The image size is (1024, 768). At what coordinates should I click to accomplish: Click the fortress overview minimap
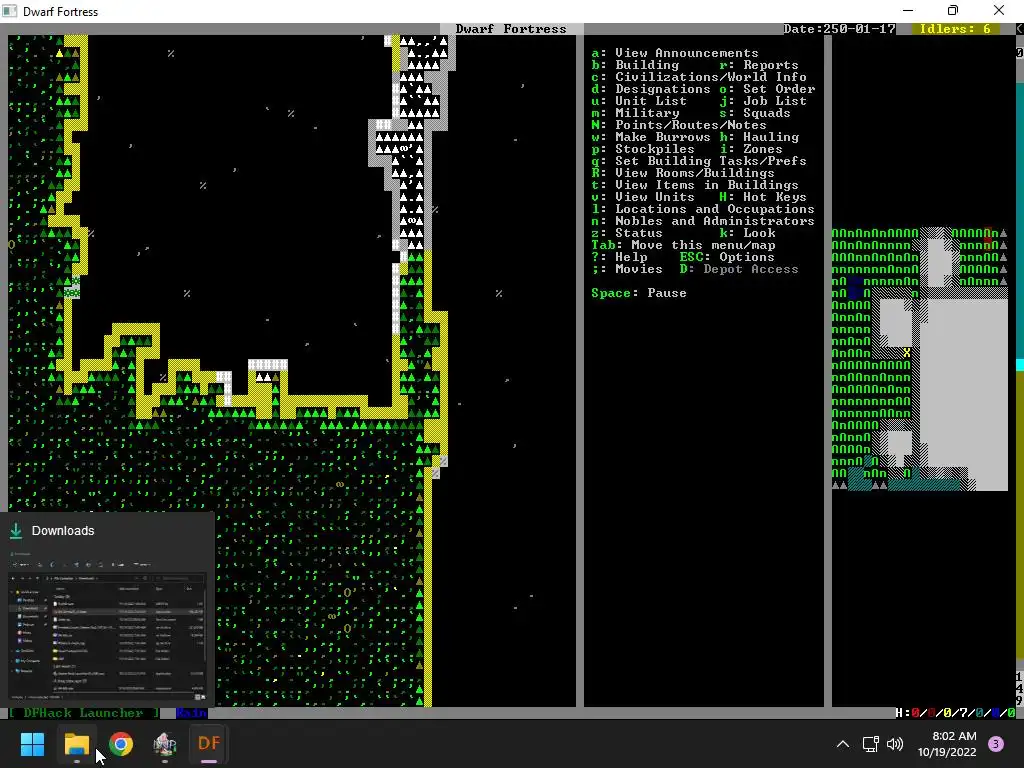(x=920, y=360)
